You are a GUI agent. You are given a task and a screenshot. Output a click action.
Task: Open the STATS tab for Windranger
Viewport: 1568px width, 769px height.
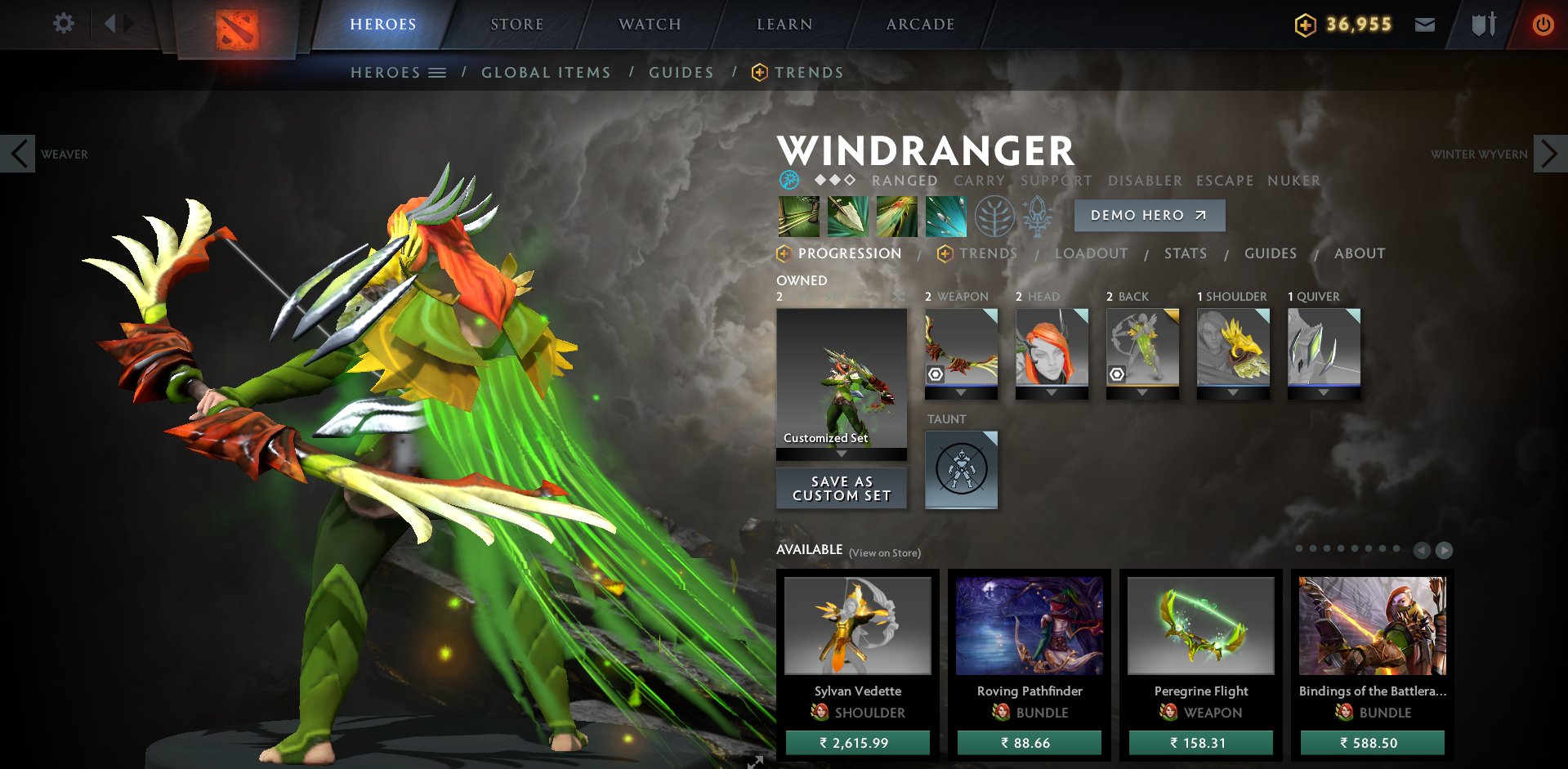pos(1185,253)
